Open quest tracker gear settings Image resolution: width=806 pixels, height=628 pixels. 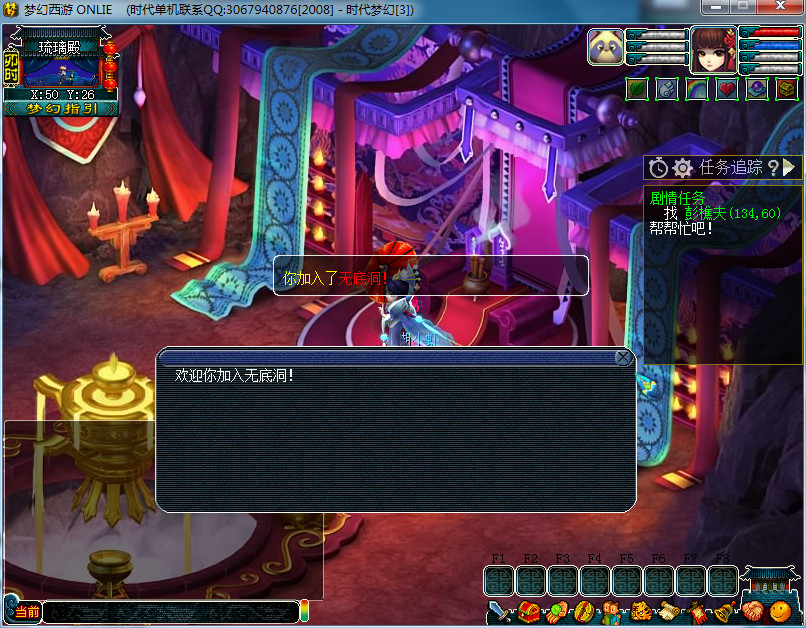pos(683,168)
